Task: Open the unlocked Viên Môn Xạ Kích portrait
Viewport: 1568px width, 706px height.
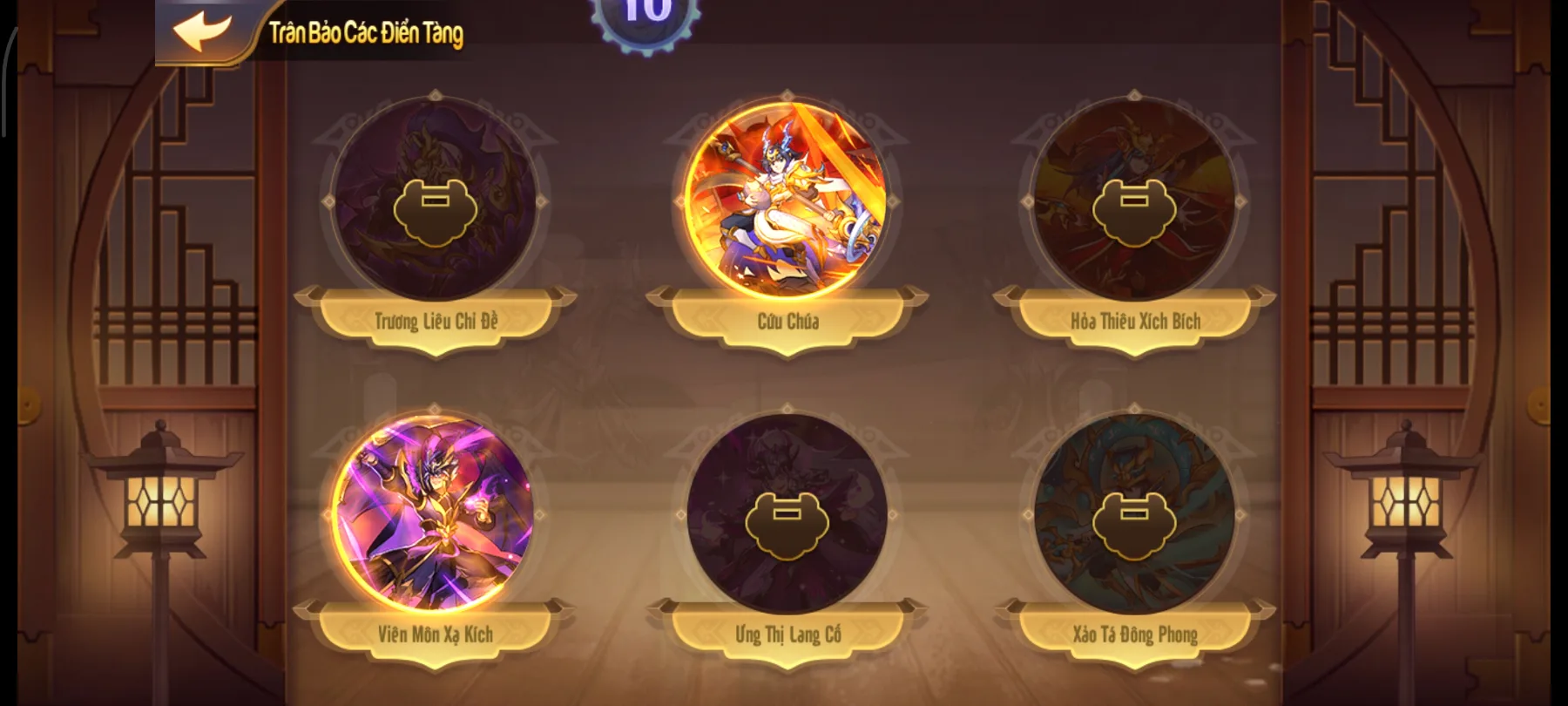Action: [433, 516]
